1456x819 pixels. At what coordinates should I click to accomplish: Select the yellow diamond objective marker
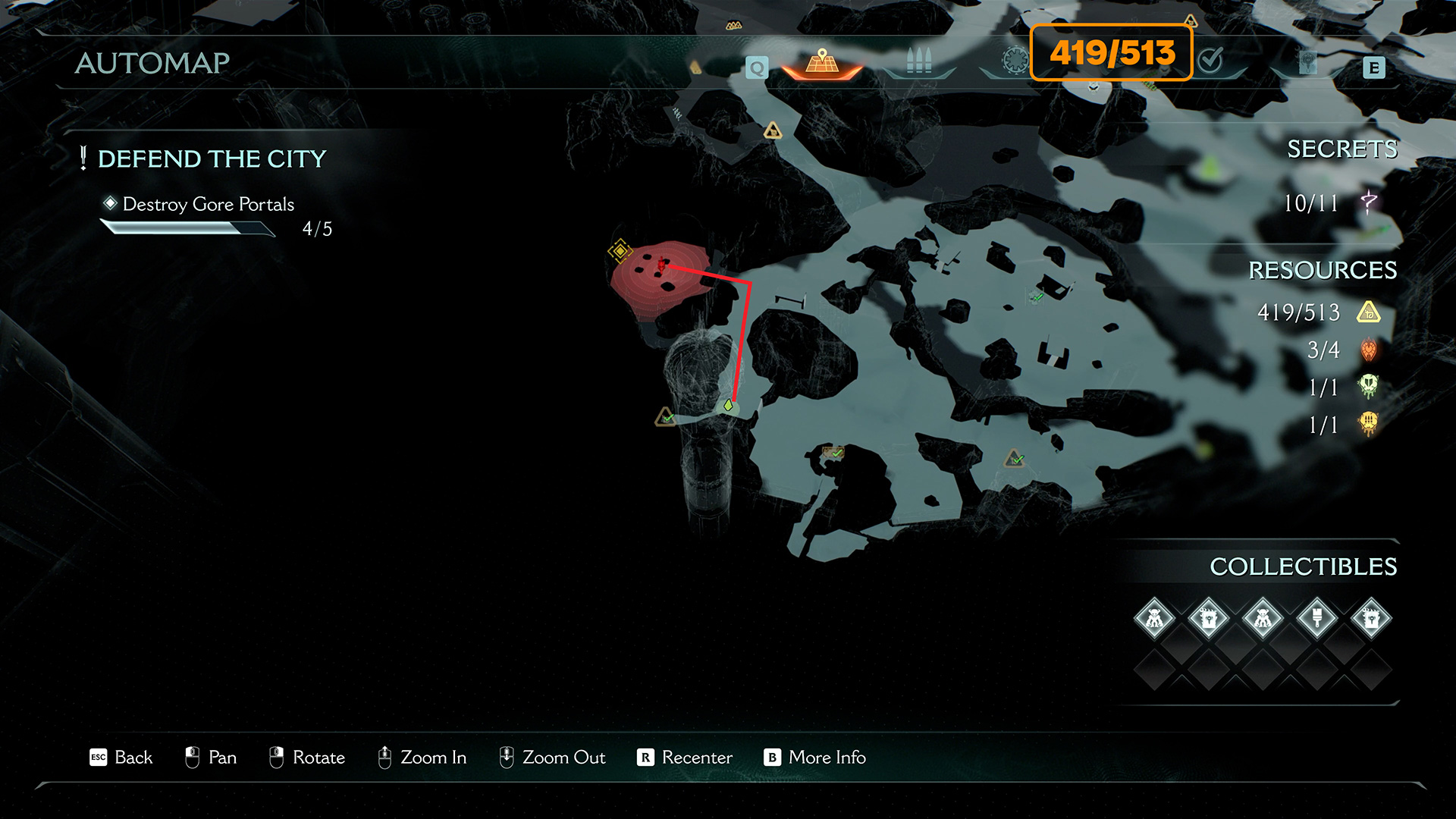[620, 250]
